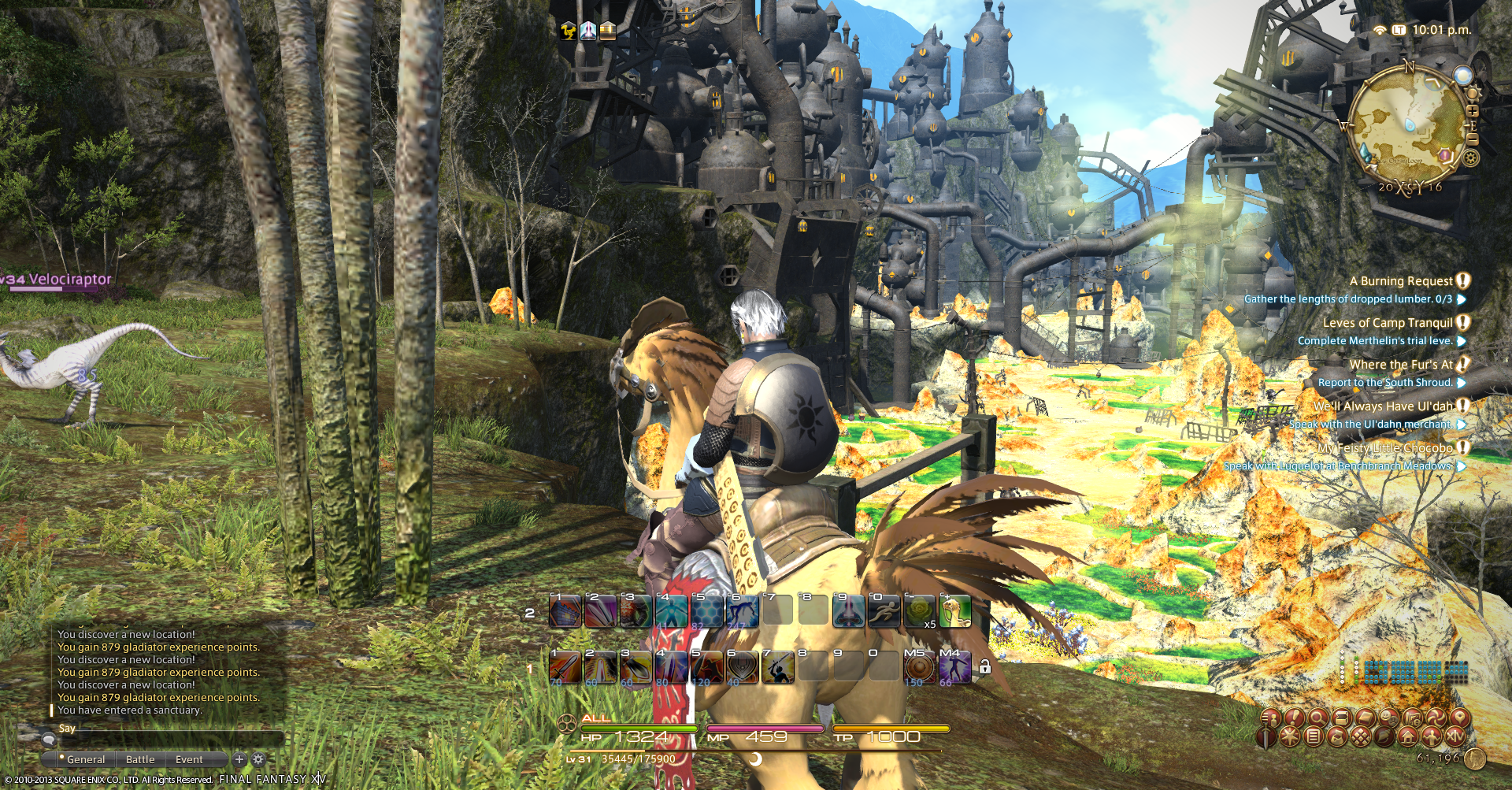Use the green vegetable item with x5
The height and width of the screenshot is (790, 1512).
pos(919,612)
